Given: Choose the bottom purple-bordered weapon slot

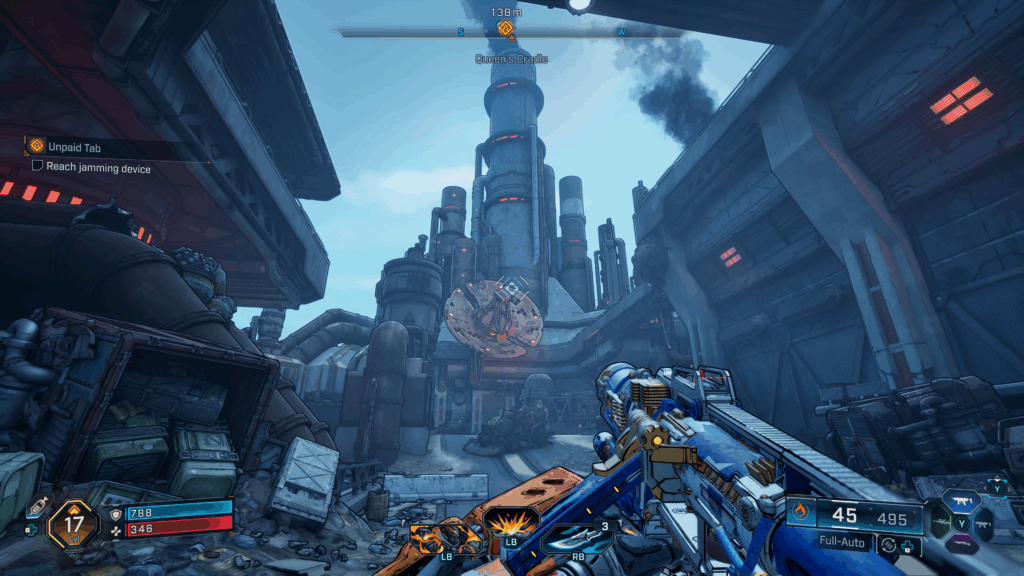Looking at the screenshot, I should click(x=964, y=545).
